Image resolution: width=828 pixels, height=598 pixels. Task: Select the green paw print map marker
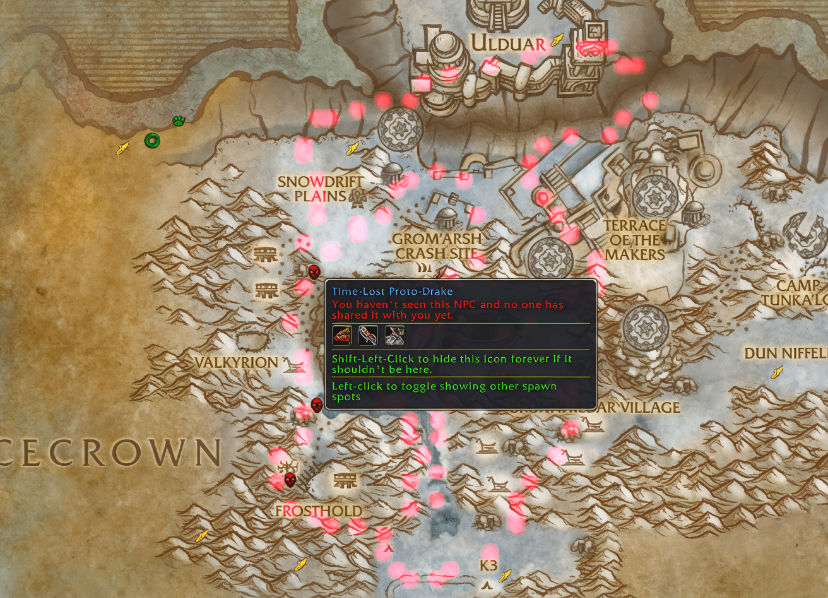(x=179, y=121)
